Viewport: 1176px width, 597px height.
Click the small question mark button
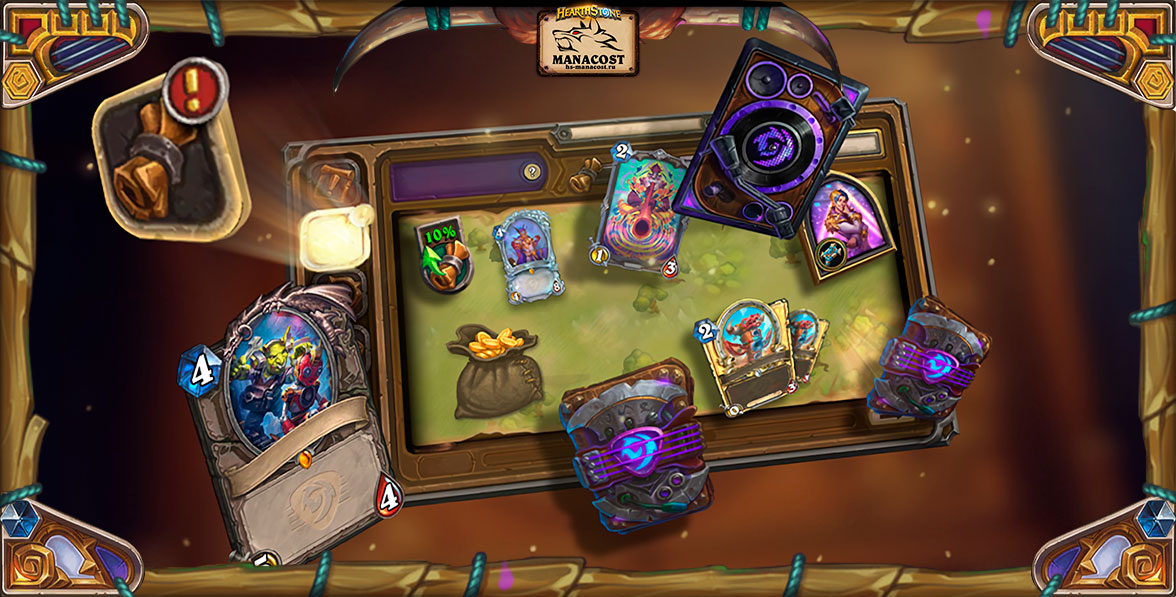point(533,172)
